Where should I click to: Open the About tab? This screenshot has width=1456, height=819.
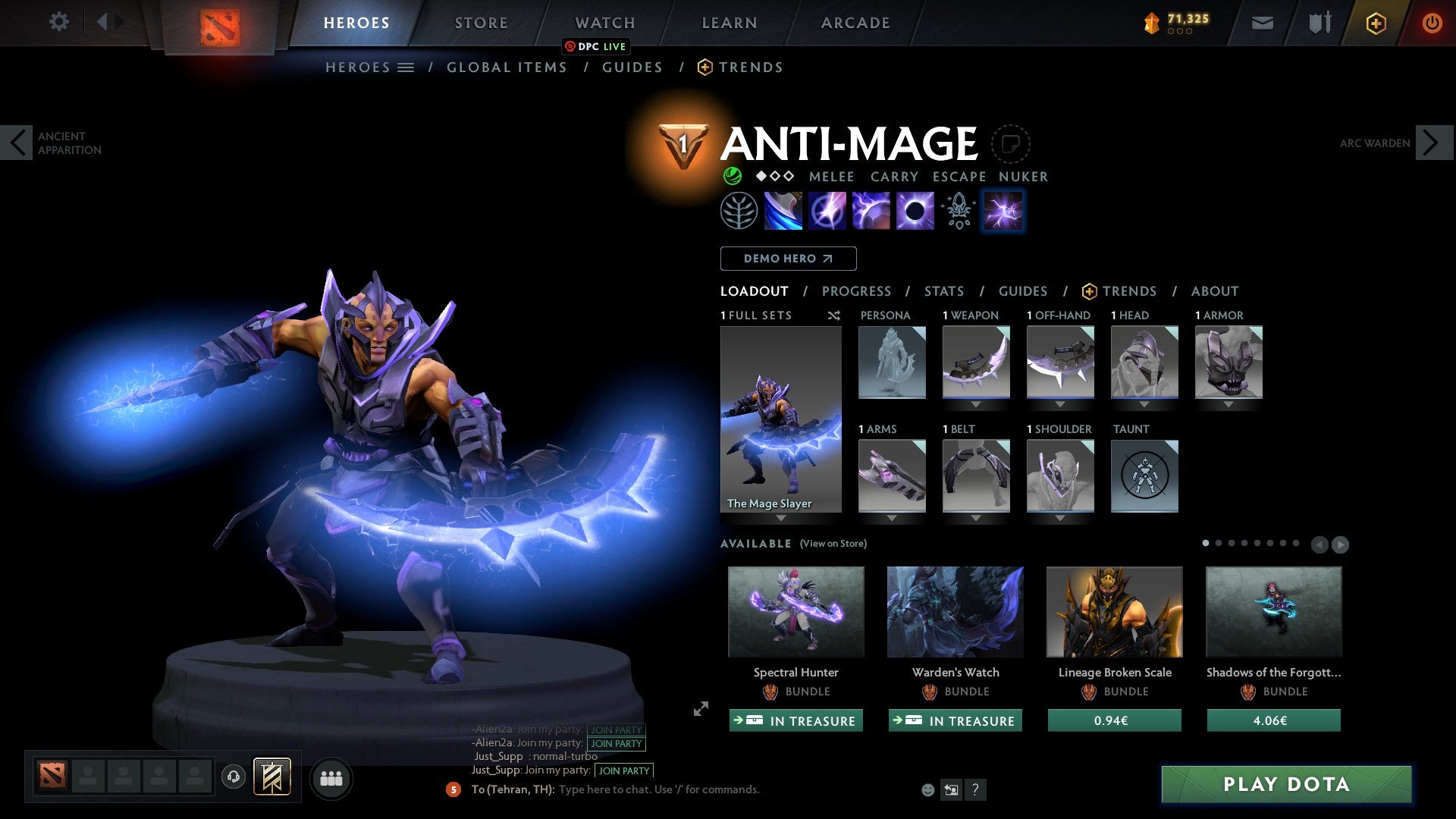1214,291
